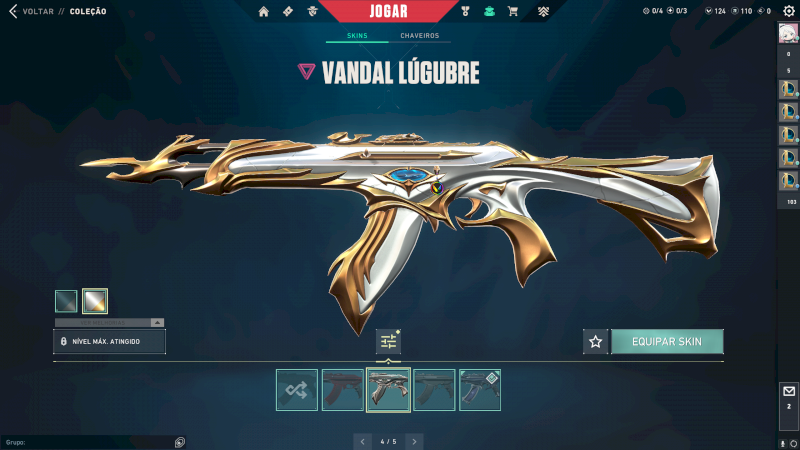The width and height of the screenshot is (800, 450).
Task: Click the player avatar in the social panel
Action: (788, 33)
